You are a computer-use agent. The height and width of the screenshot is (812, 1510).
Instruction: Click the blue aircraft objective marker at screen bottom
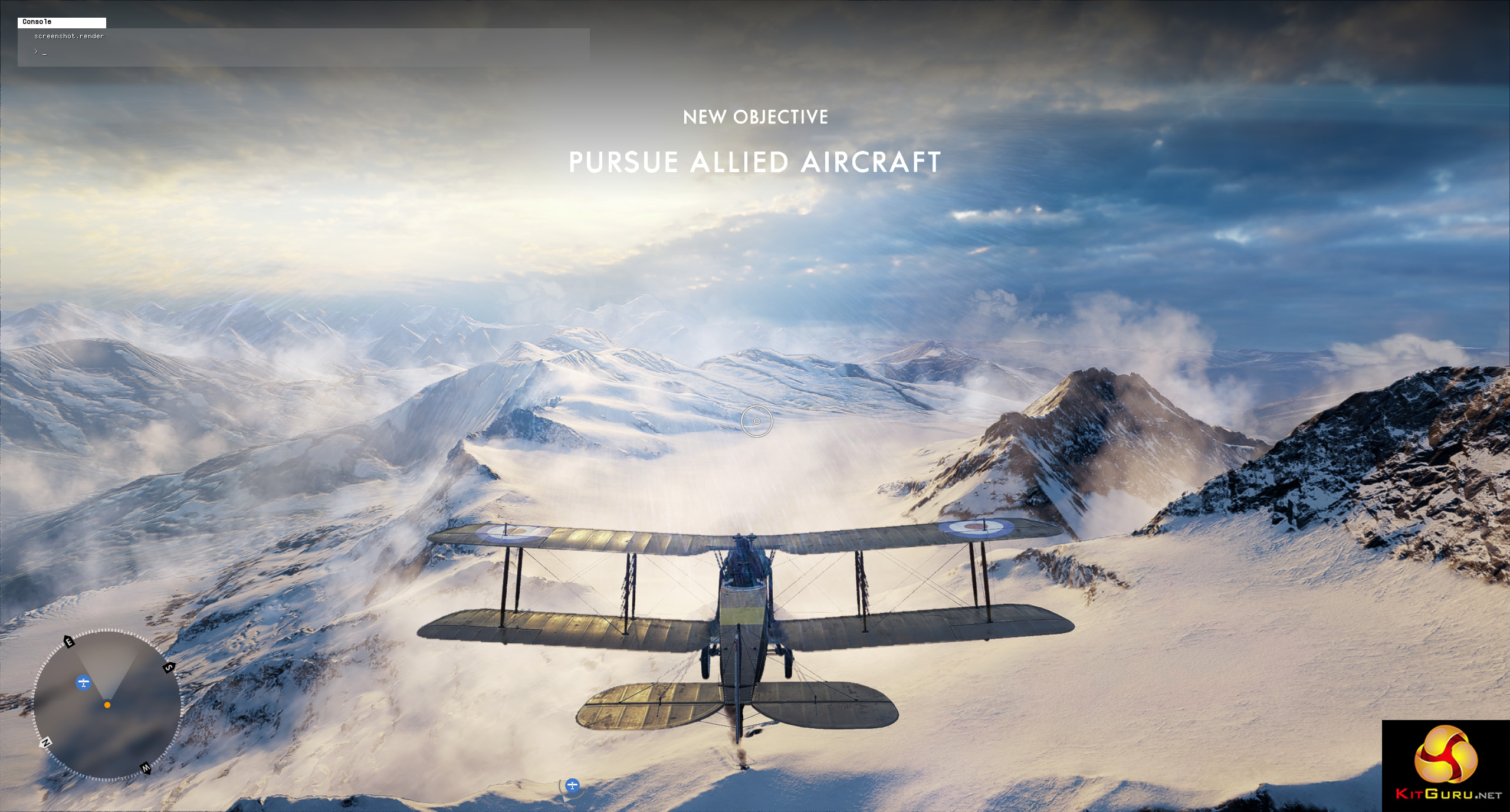point(572,785)
